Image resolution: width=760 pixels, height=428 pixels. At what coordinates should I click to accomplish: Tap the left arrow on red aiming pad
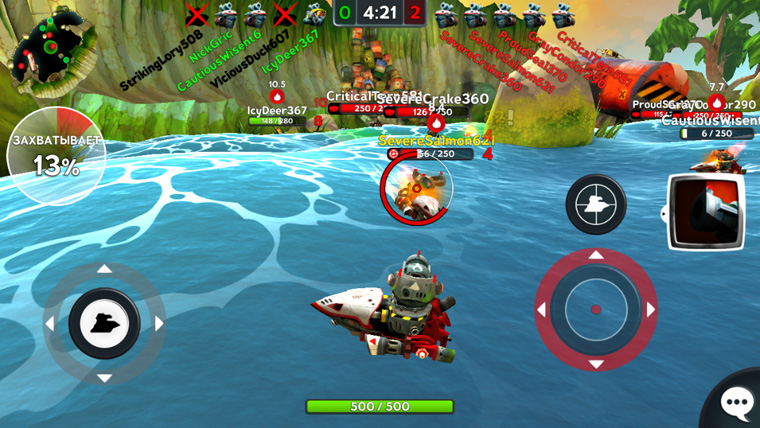click(x=542, y=310)
